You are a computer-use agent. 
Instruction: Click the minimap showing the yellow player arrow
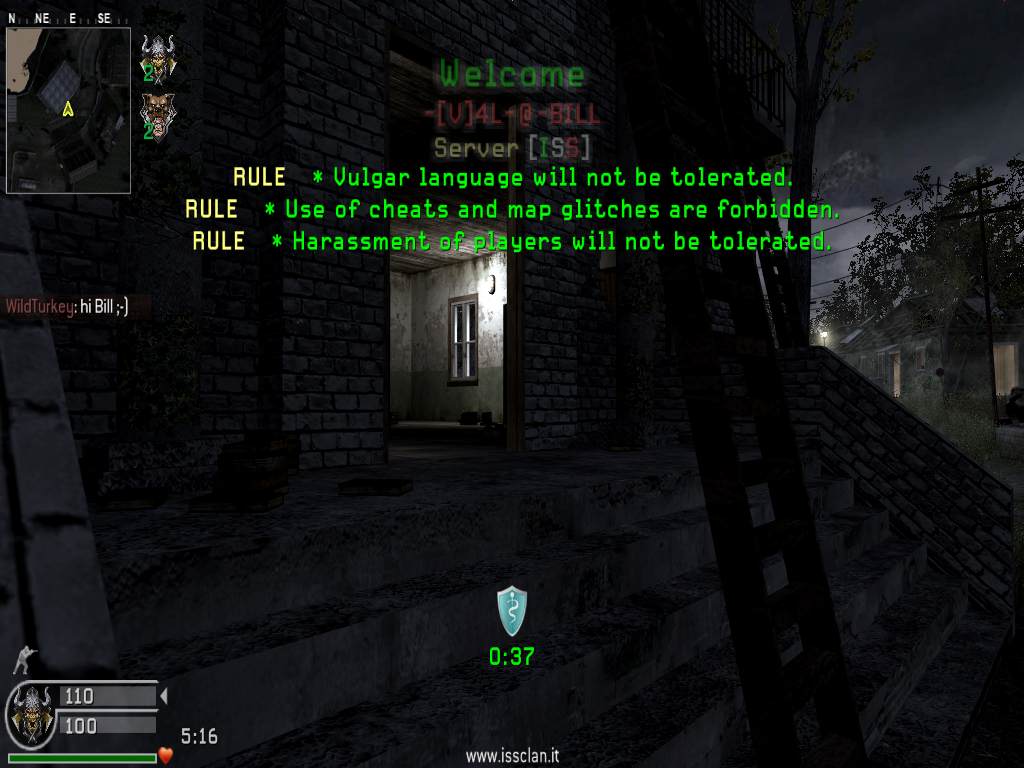68,110
